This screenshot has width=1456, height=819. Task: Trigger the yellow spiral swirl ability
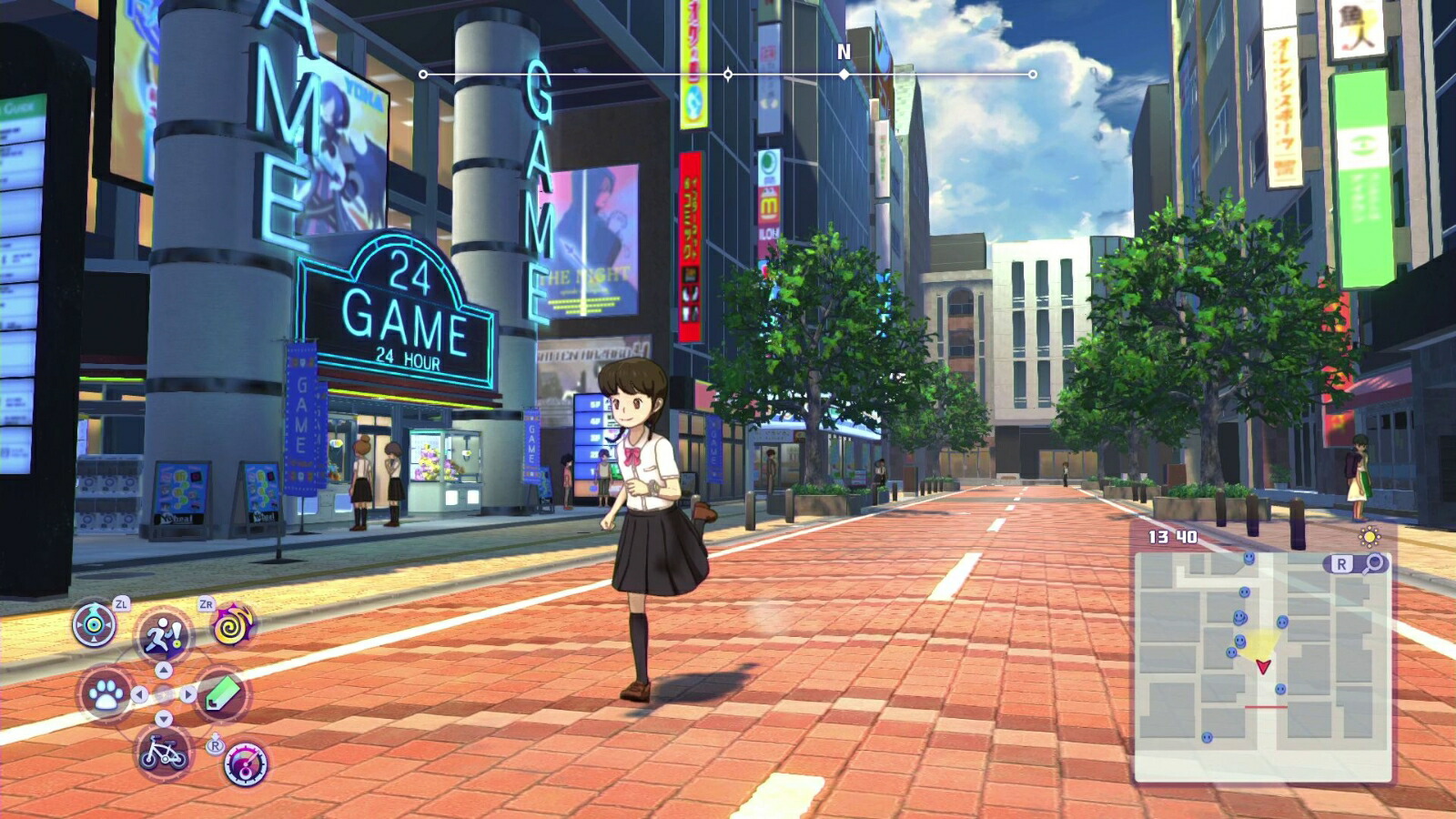click(234, 625)
